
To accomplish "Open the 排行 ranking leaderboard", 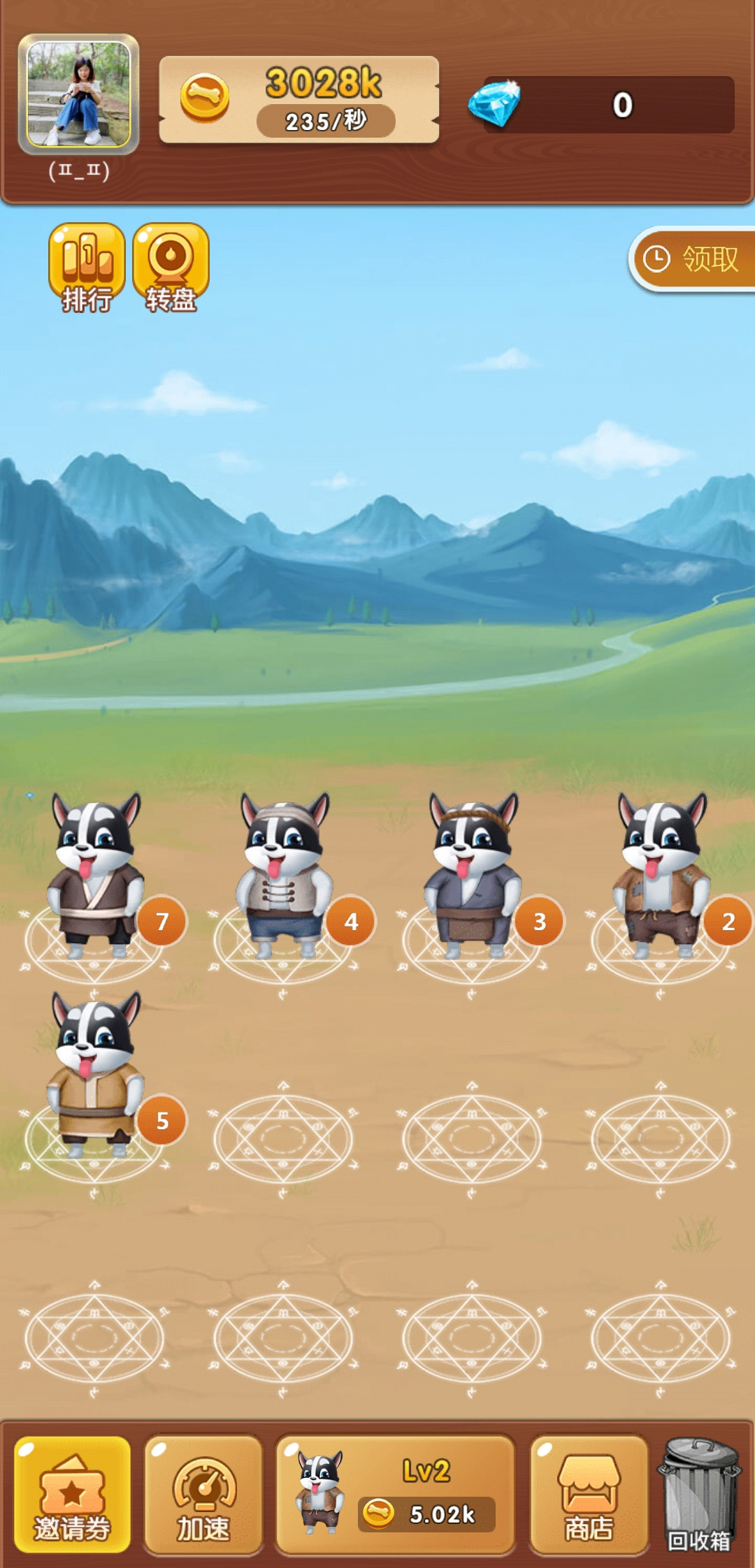I will coord(87,268).
